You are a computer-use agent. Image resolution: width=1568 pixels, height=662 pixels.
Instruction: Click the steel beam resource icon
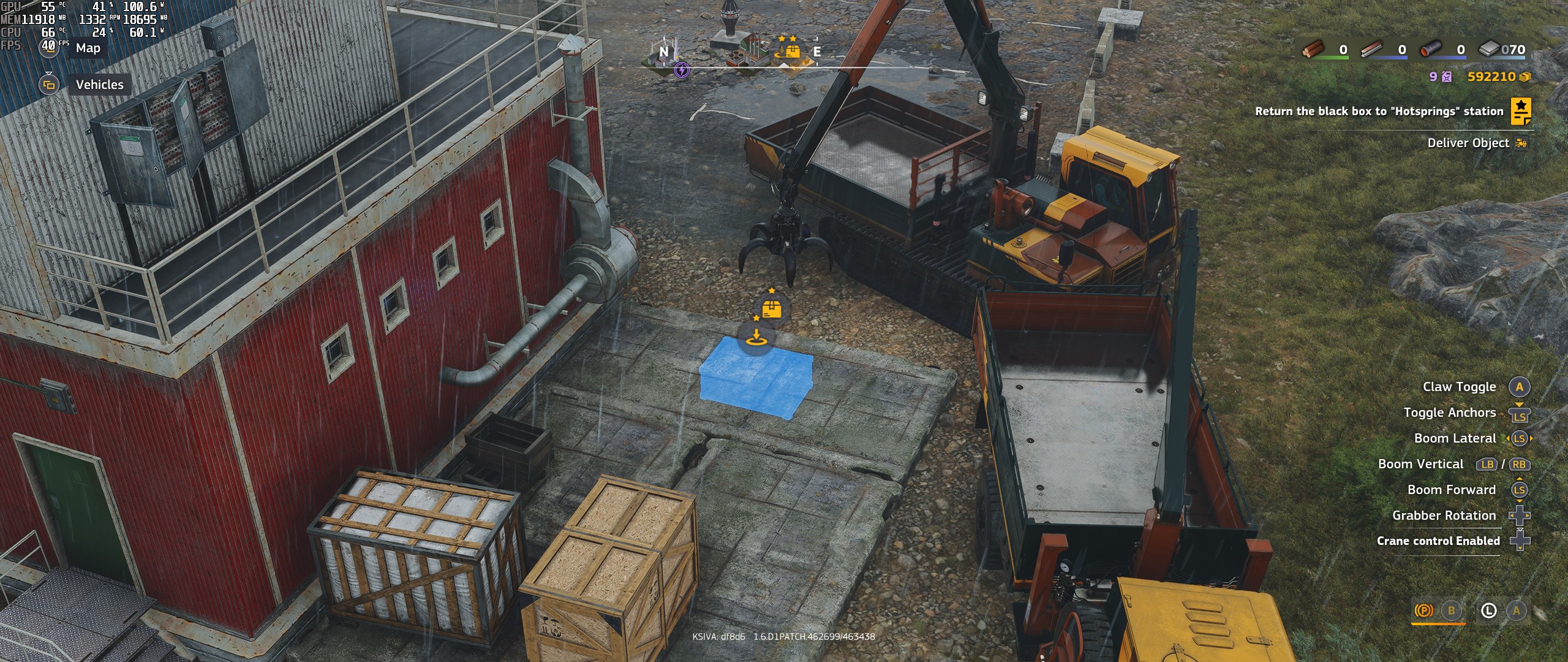coord(1372,48)
